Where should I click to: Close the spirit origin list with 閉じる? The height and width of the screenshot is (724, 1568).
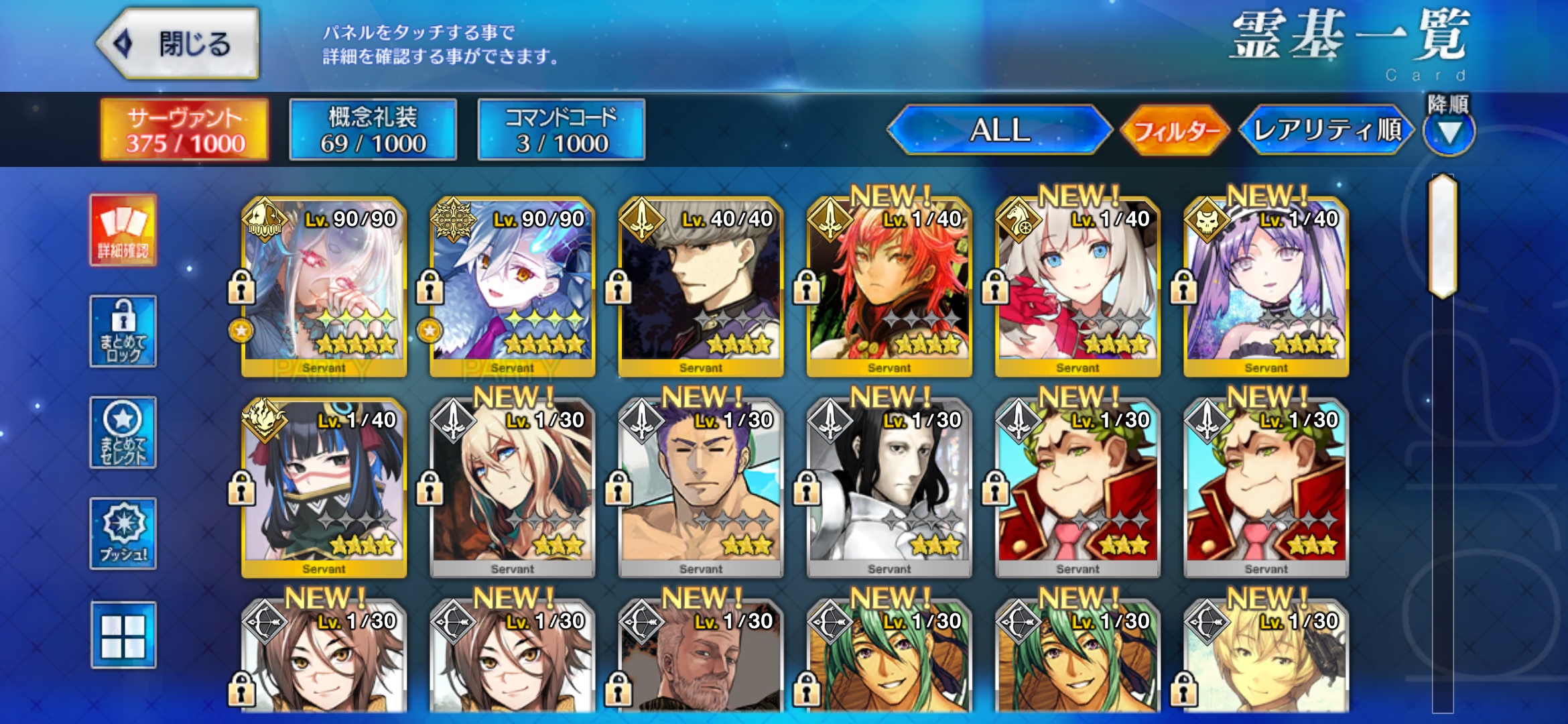[x=178, y=44]
